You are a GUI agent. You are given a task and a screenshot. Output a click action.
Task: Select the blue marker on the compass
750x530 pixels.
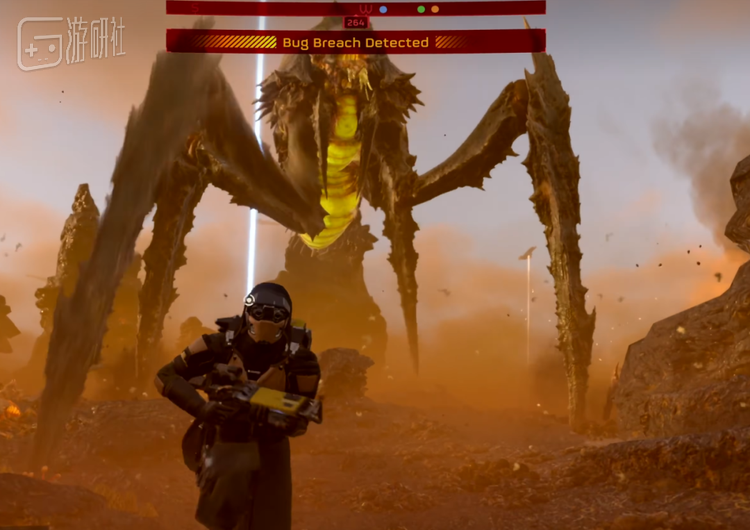tap(383, 9)
